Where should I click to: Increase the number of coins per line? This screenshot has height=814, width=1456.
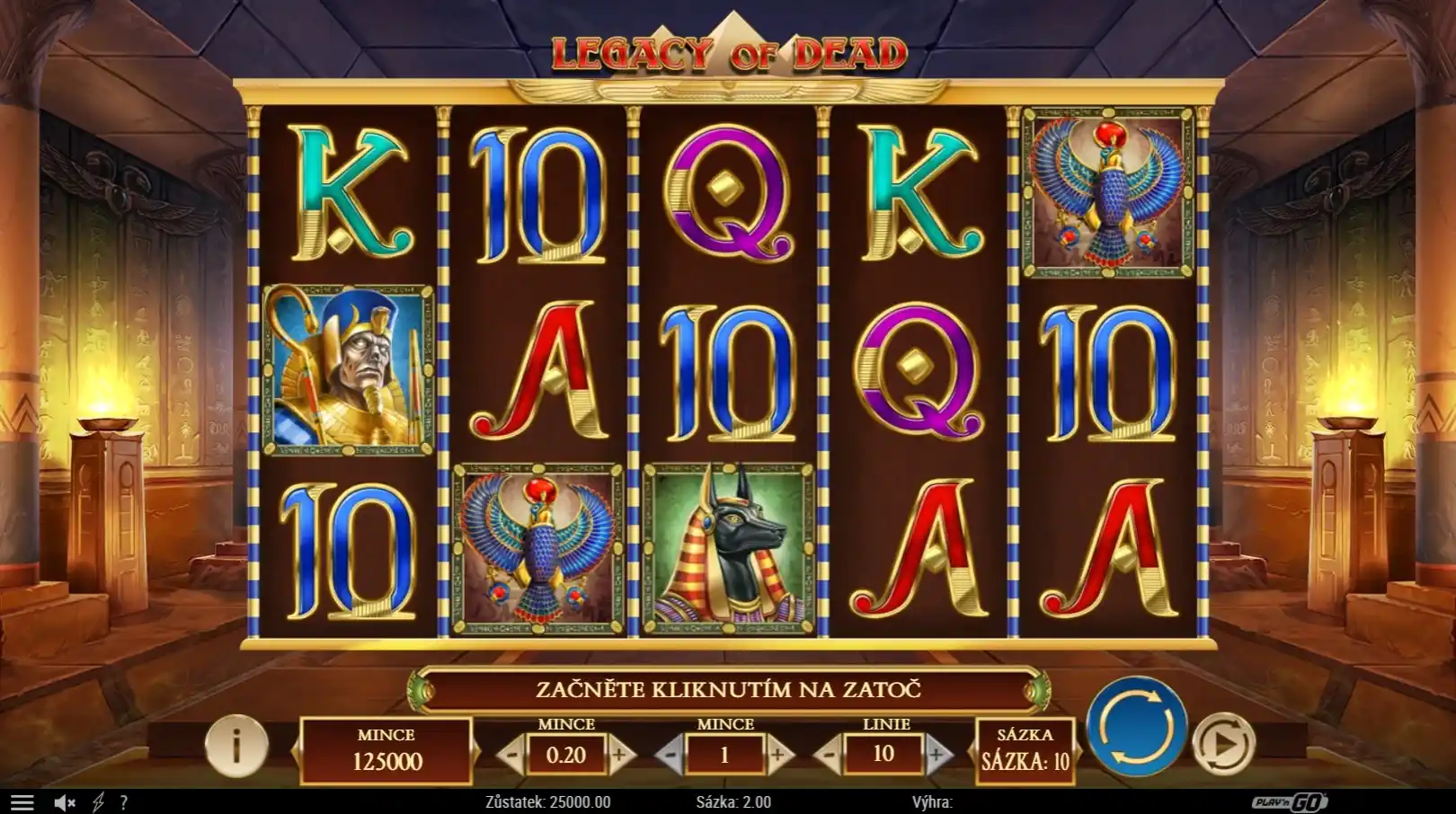click(x=778, y=756)
